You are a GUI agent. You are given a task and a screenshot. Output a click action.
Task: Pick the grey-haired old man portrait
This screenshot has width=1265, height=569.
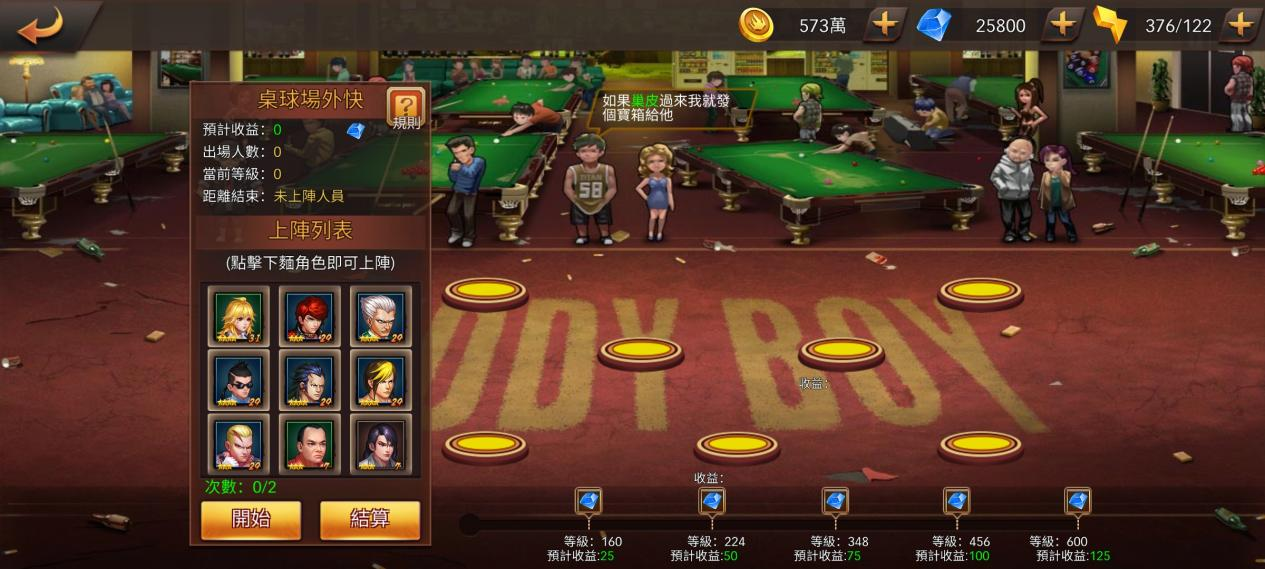(381, 317)
